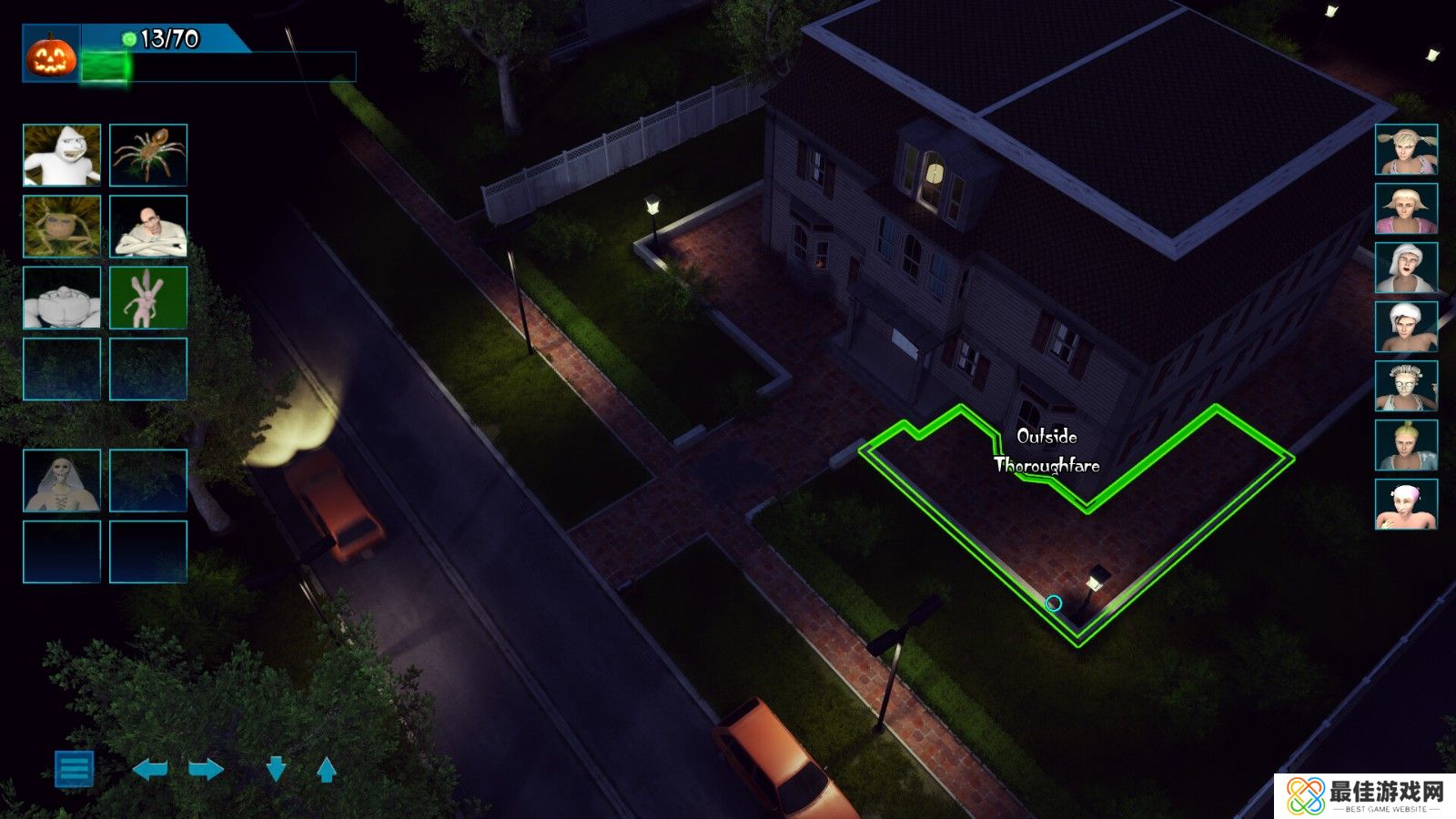The height and width of the screenshot is (819, 1456).
Task: Pick the girl with blonde topknot portrait
Action: (x=1406, y=445)
